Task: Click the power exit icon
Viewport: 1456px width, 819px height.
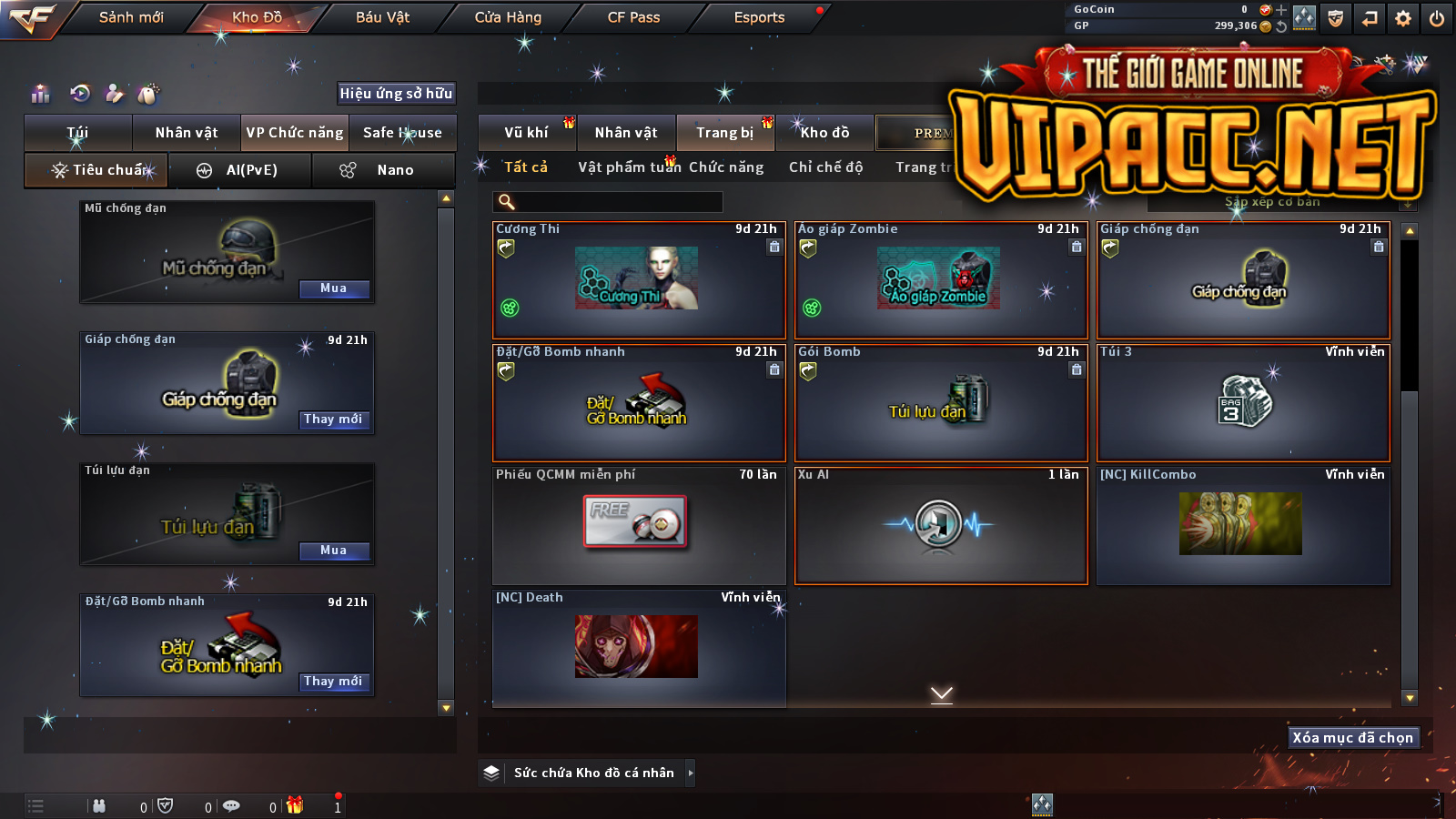Action: (x=1437, y=18)
